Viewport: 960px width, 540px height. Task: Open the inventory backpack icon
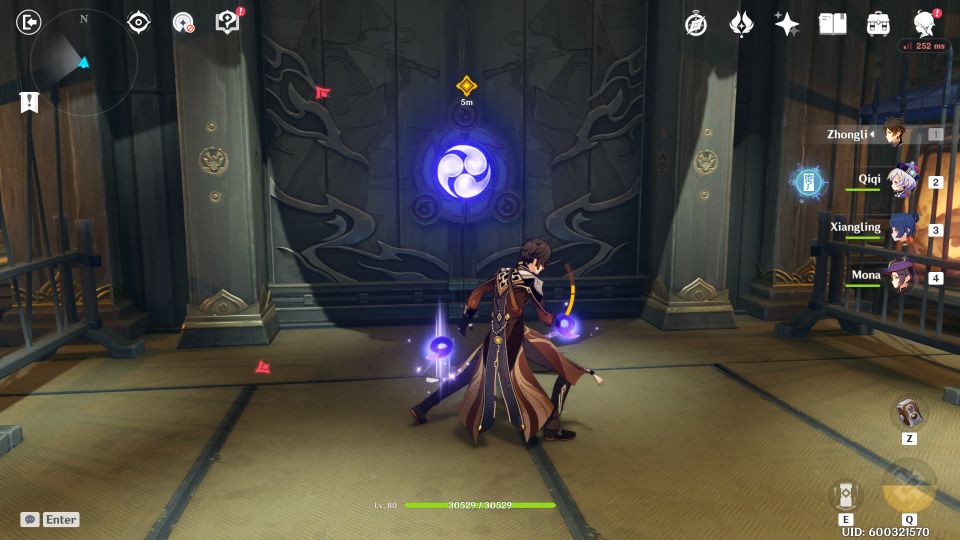point(878,25)
